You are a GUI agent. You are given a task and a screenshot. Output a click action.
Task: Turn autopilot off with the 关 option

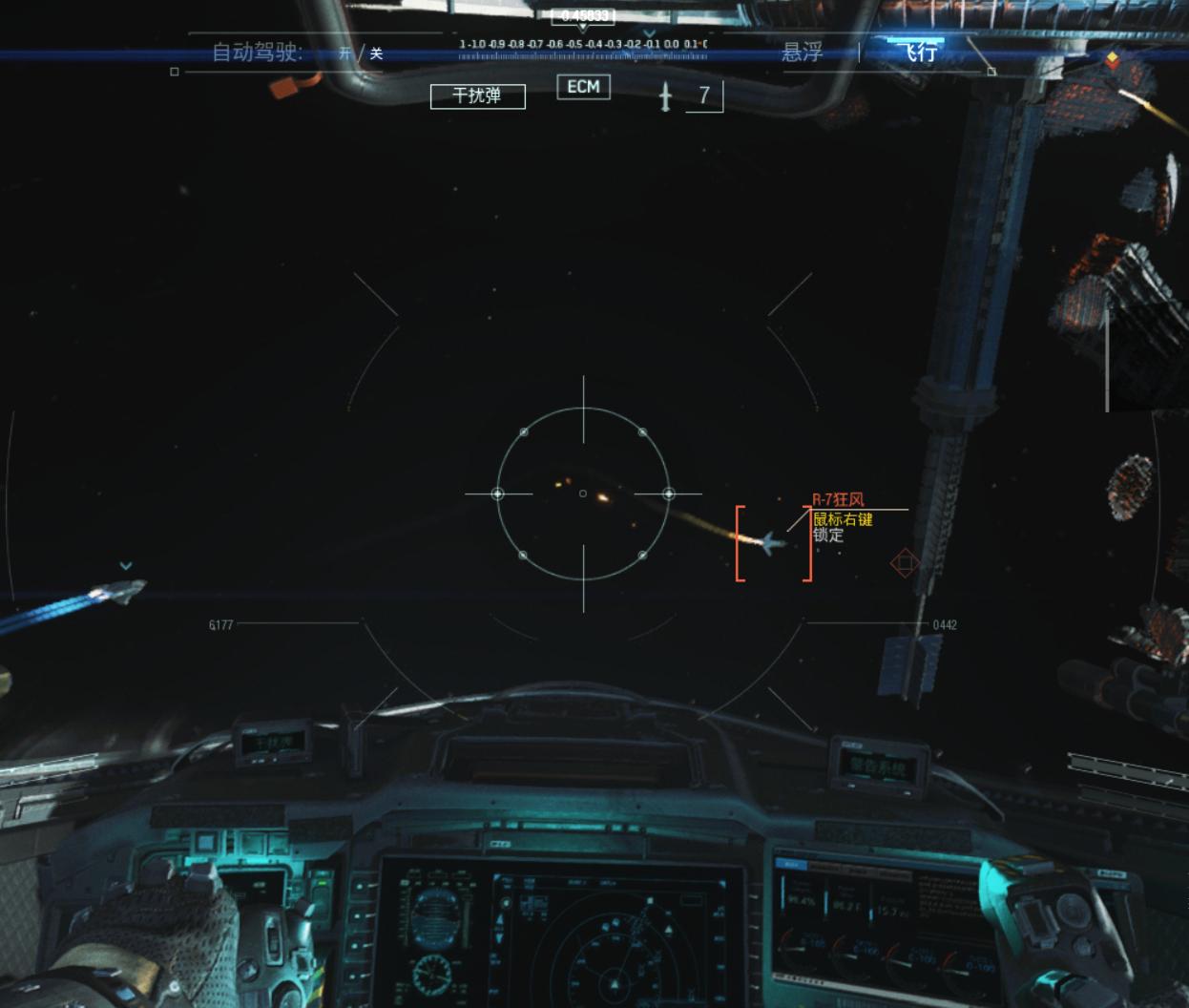tap(376, 53)
